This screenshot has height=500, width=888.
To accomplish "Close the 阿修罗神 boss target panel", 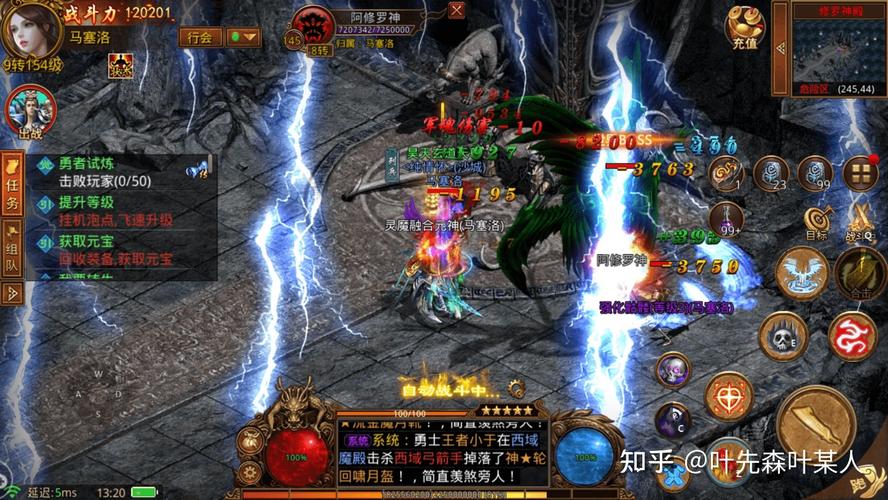I will pos(456,10).
